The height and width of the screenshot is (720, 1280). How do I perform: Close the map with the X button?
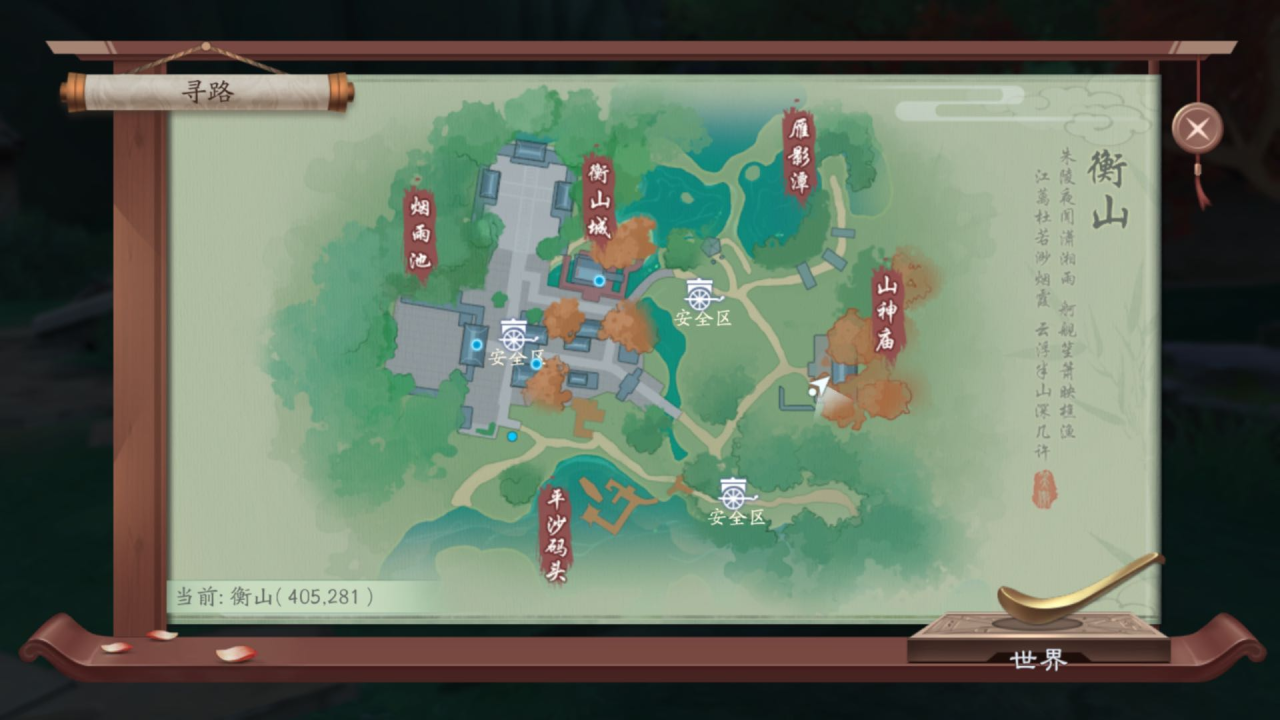tap(1197, 128)
